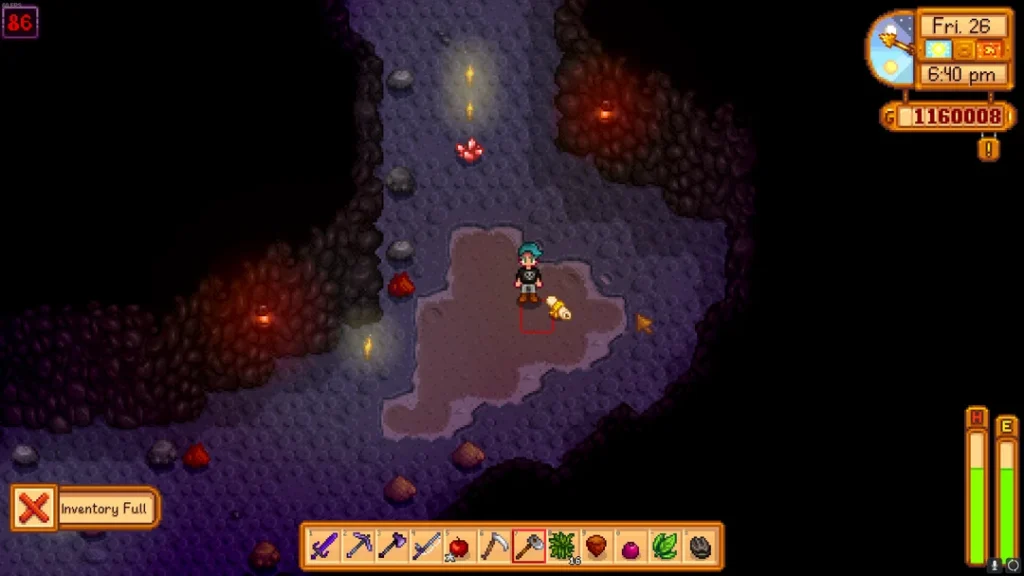
Task: Select the green fiber stack slot
Action: 562,546
